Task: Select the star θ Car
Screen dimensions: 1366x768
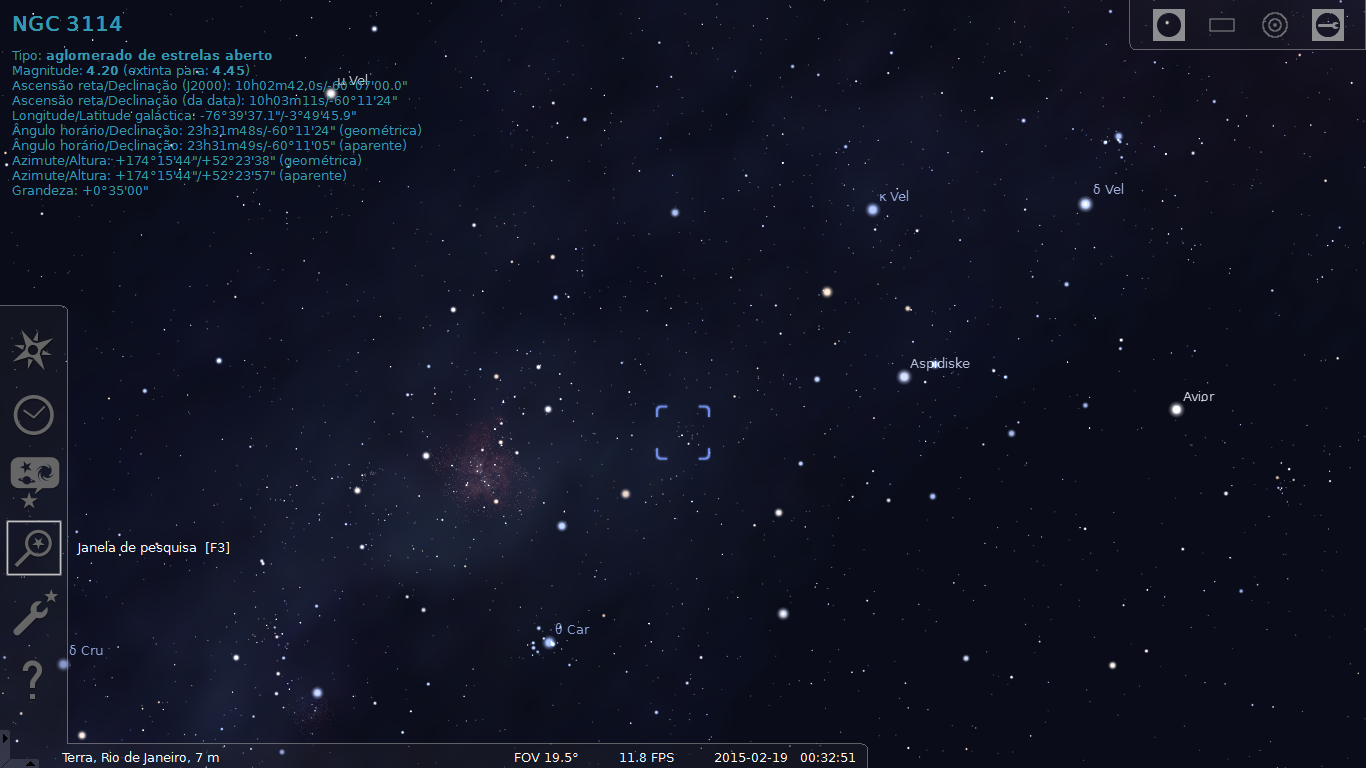Action: [x=549, y=643]
